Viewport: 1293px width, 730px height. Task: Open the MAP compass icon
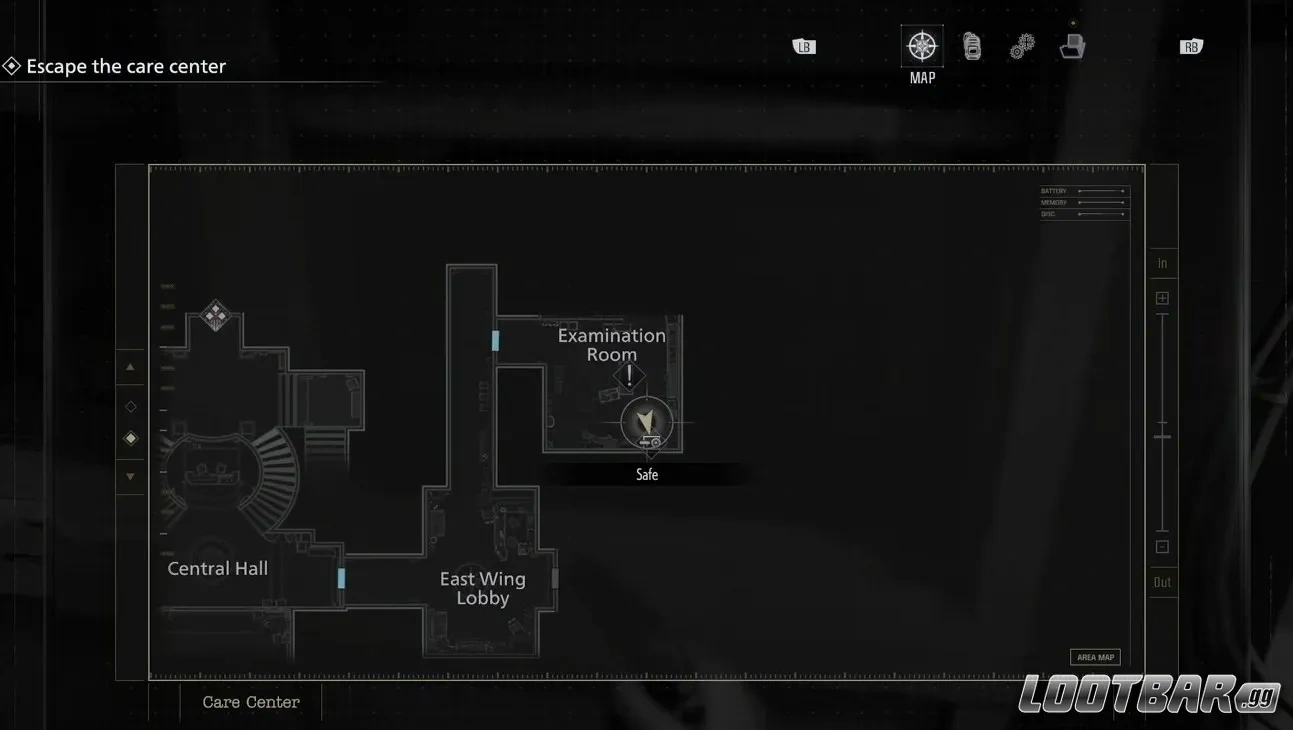[920, 45]
